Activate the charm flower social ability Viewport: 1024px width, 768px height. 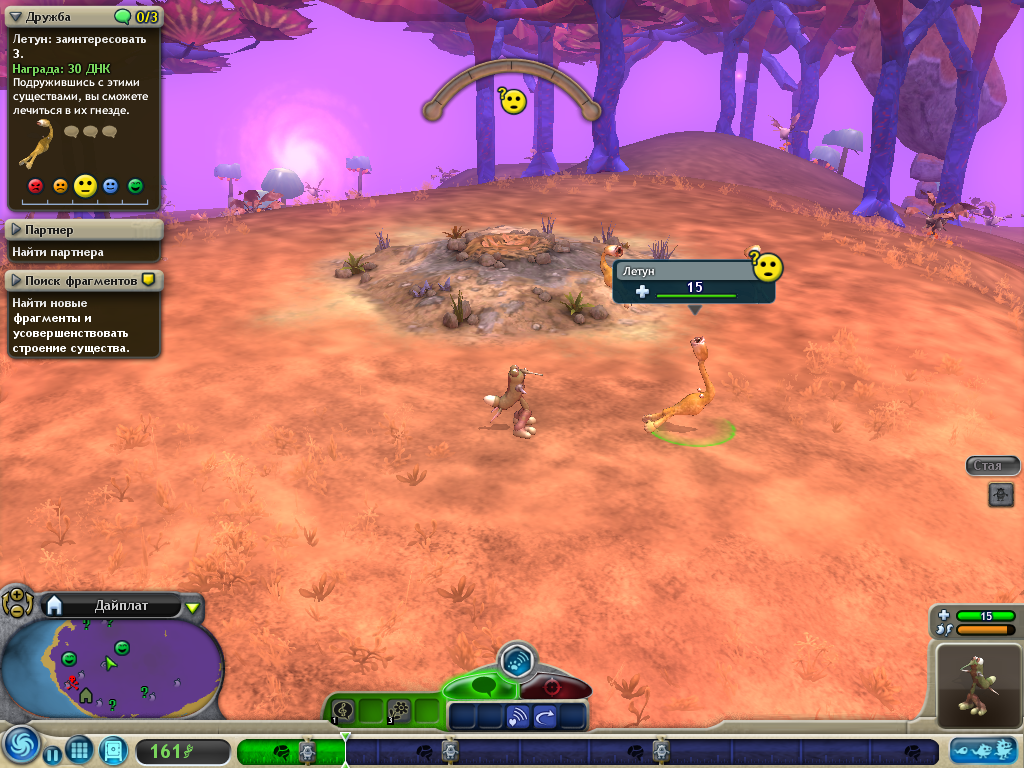tap(399, 711)
